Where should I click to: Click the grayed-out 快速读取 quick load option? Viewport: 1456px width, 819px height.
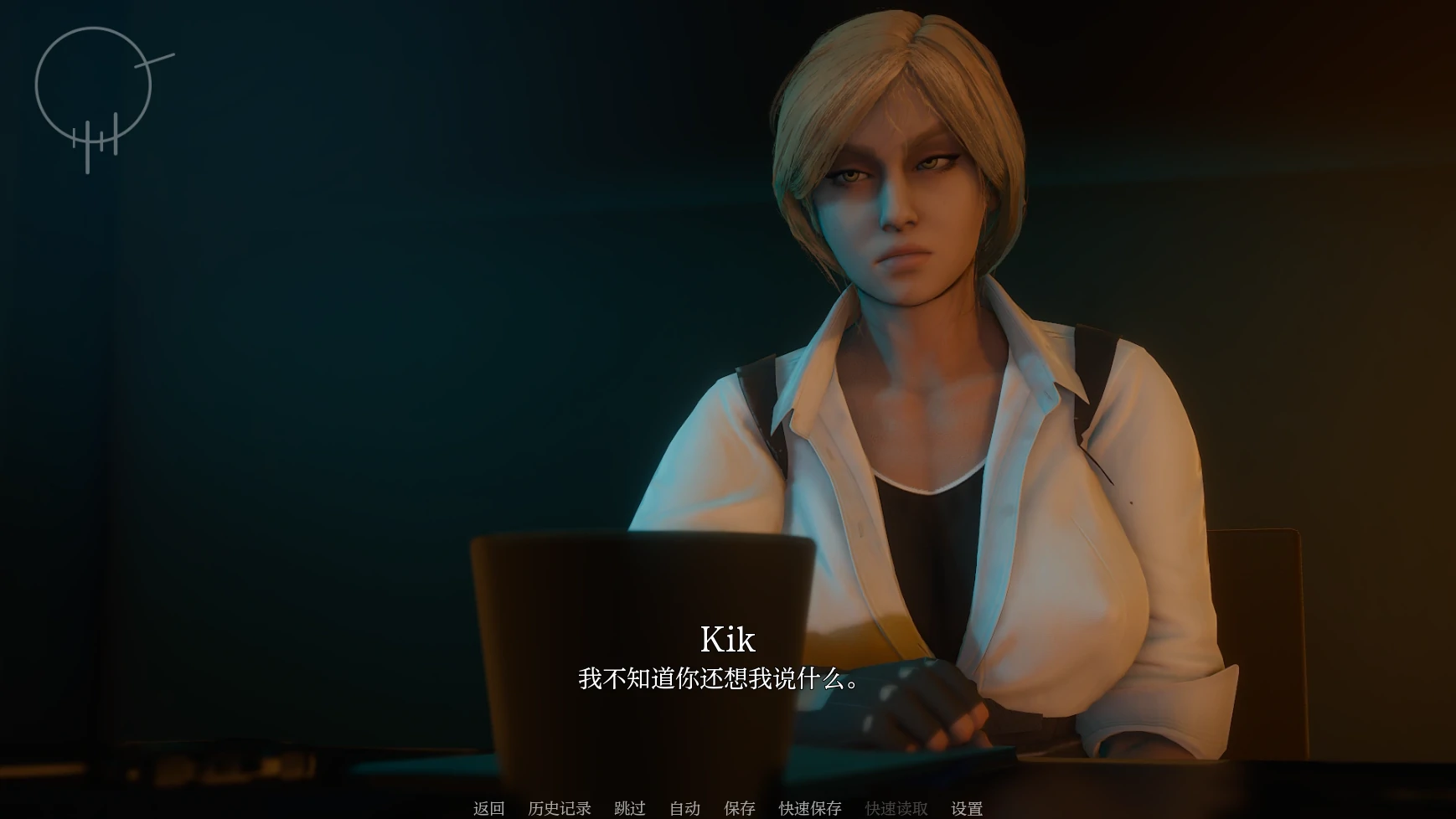(x=896, y=808)
